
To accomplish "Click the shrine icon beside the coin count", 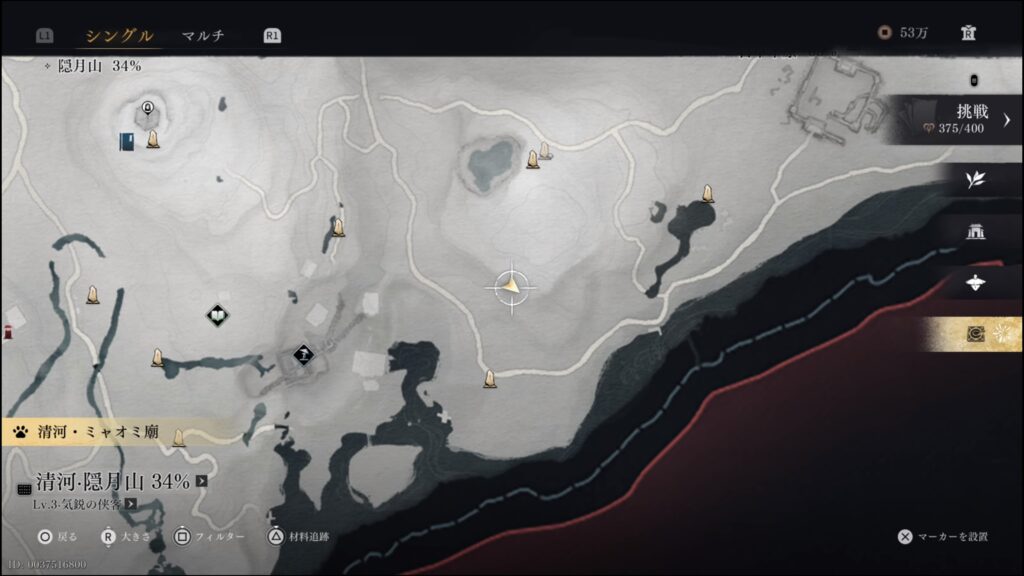I will (x=966, y=33).
